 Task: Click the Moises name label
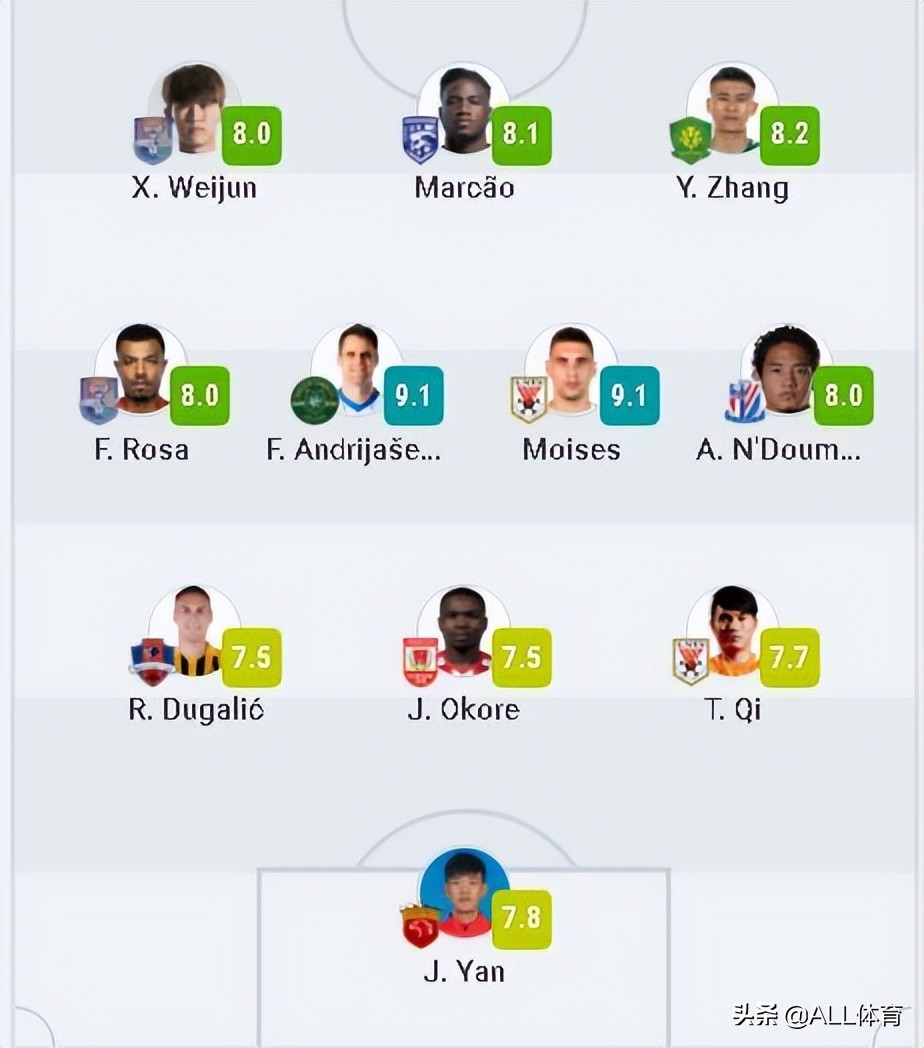(571, 449)
